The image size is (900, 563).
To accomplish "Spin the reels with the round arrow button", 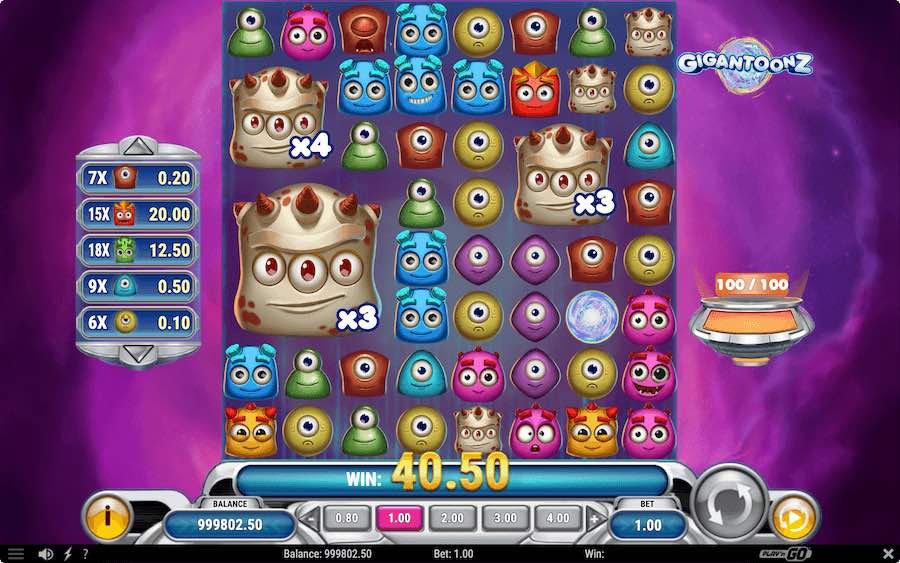I will (729, 502).
